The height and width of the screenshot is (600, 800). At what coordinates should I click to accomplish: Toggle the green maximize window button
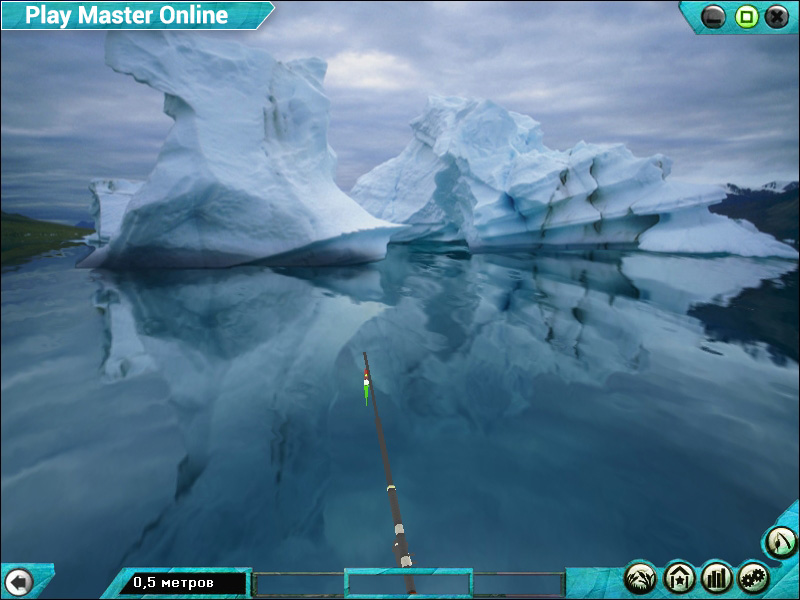click(x=746, y=16)
